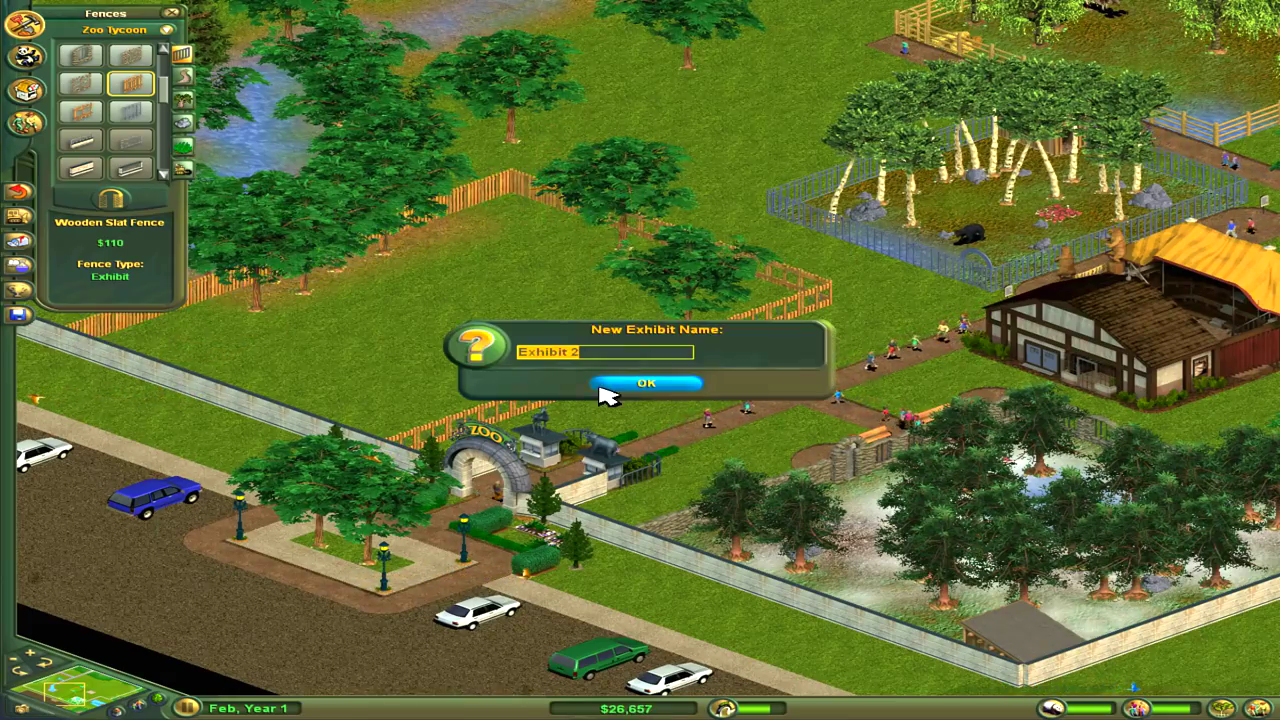Open the floppy disk save menu
The image size is (1280, 720).
click(x=18, y=315)
